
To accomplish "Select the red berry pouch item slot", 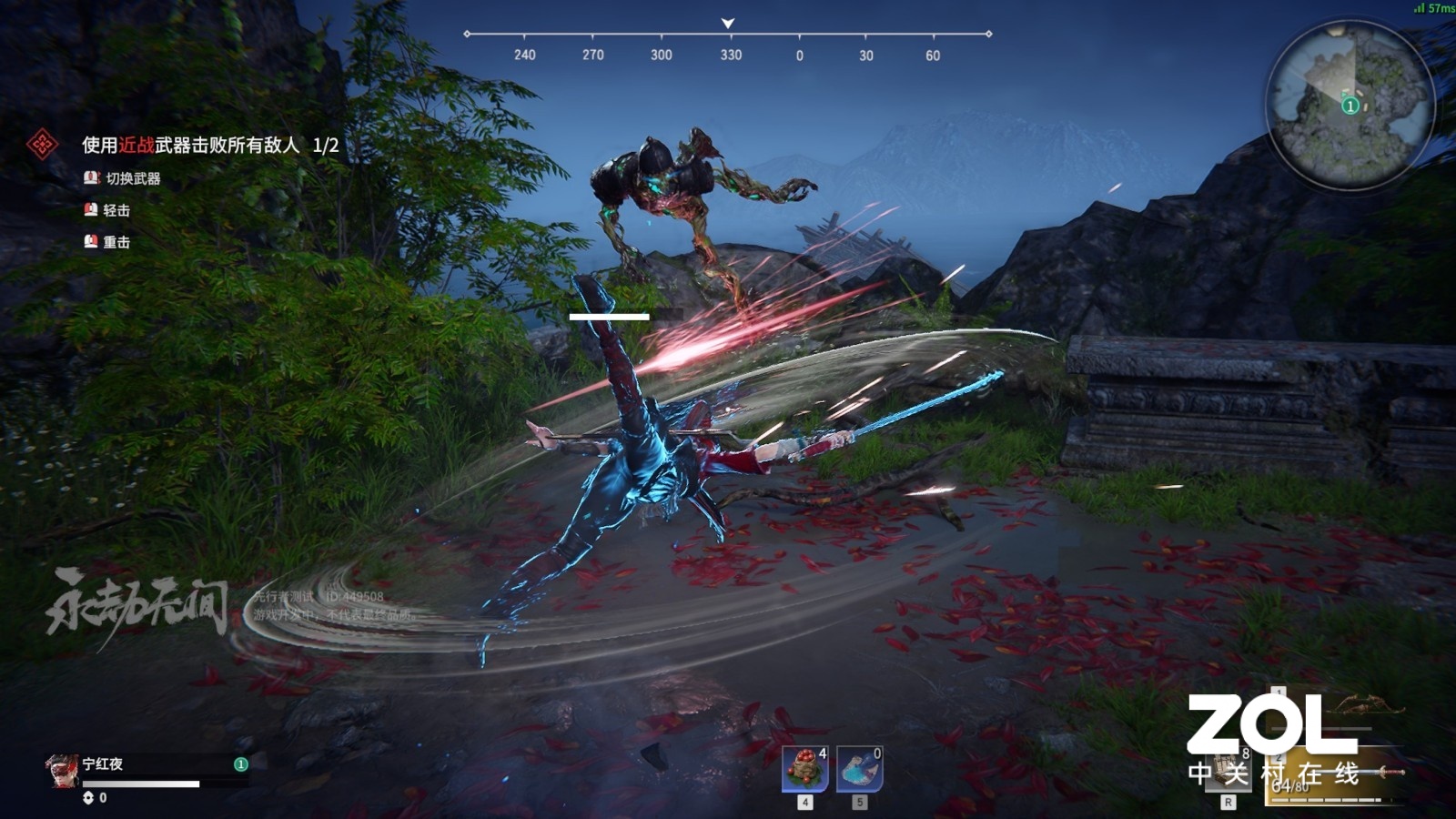I will [805, 769].
